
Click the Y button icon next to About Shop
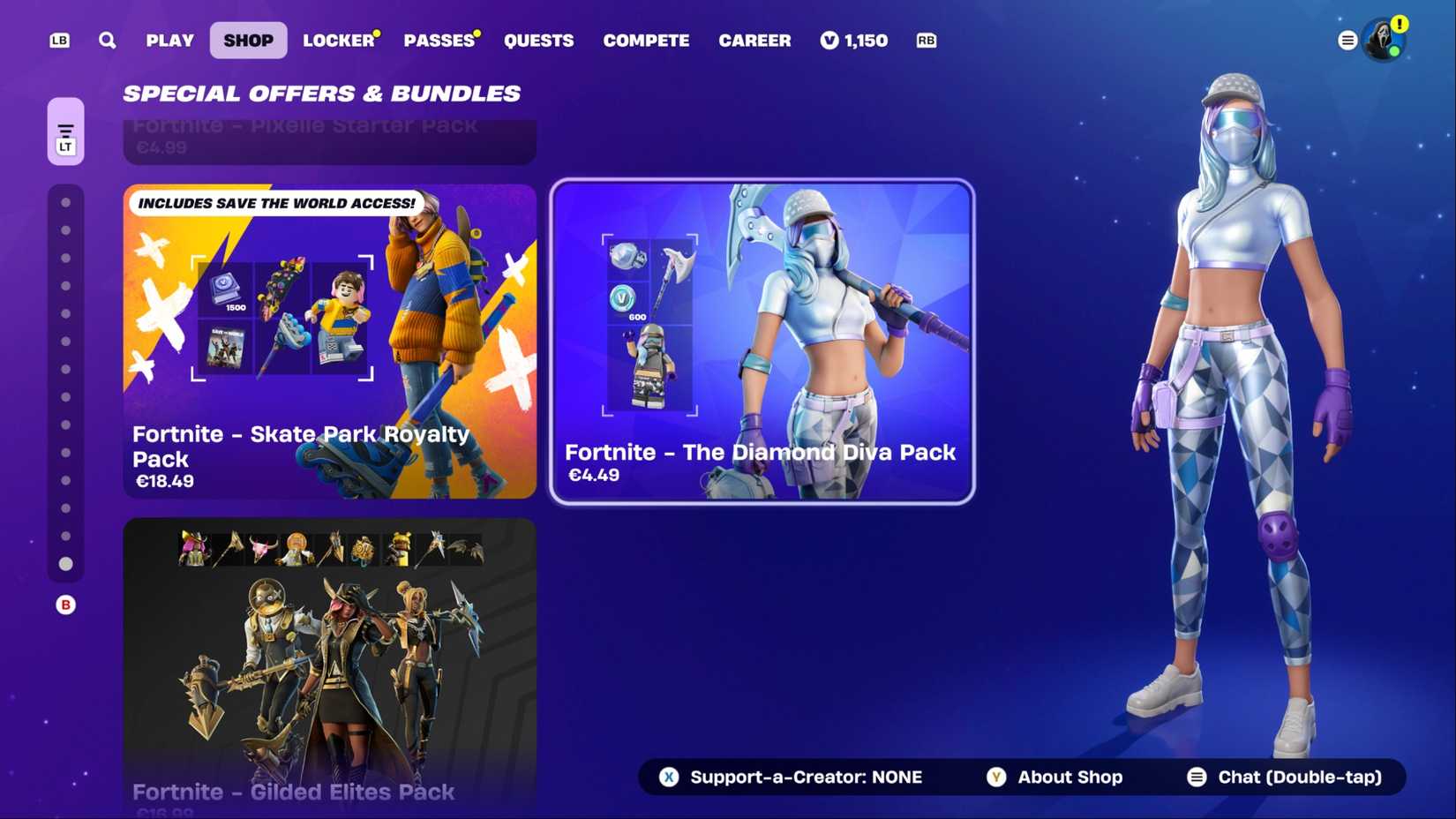[995, 778]
